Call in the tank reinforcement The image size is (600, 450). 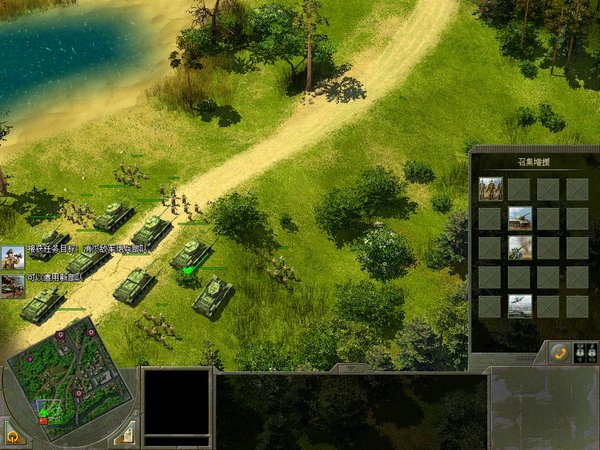(x=519, y=218)
